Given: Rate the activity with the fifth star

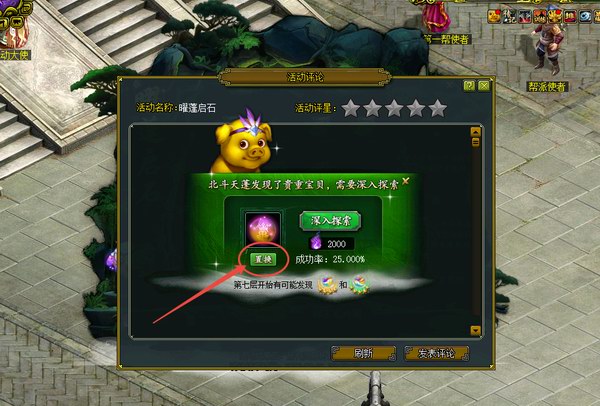Looking at the screenshot, I should (438, 108).
